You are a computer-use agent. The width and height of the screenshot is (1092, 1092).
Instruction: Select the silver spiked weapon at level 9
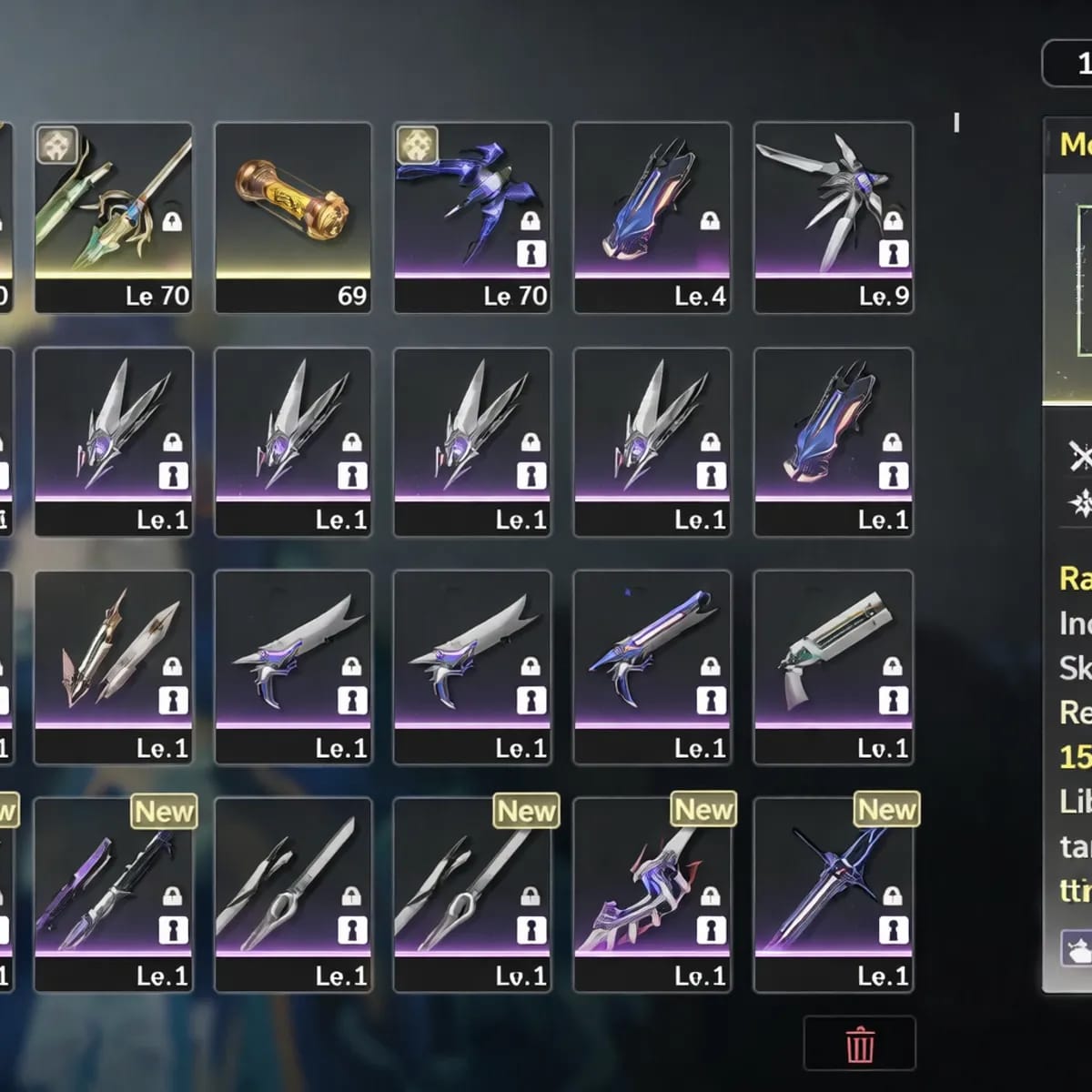coord(833,217)
